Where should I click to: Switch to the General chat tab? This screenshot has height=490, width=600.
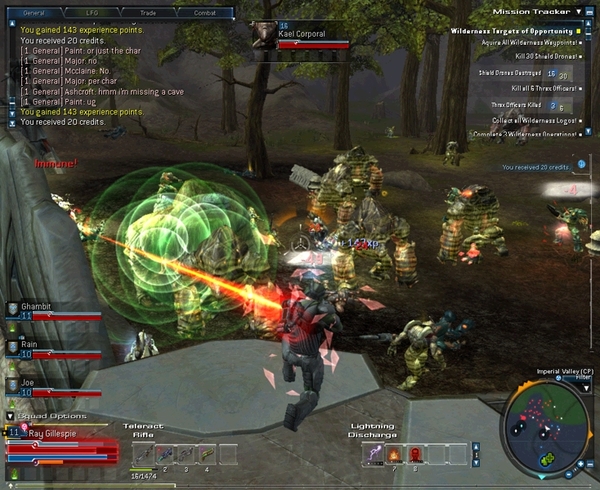pos(34,12)
